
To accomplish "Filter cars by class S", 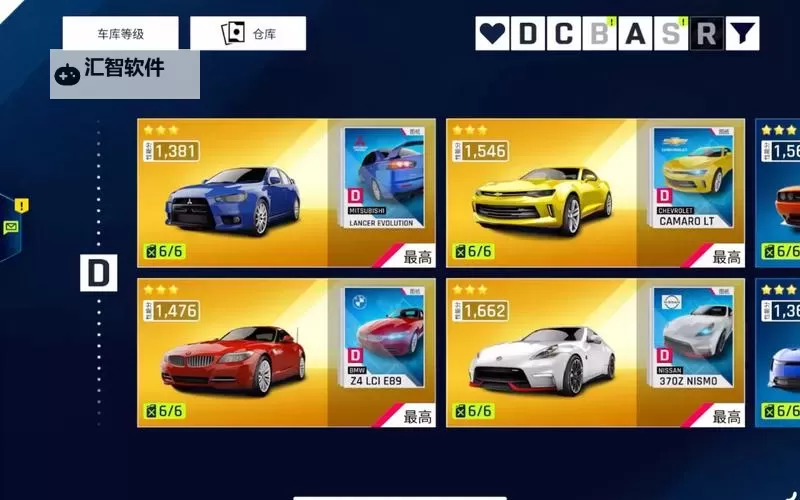I will tap(670, 34).
